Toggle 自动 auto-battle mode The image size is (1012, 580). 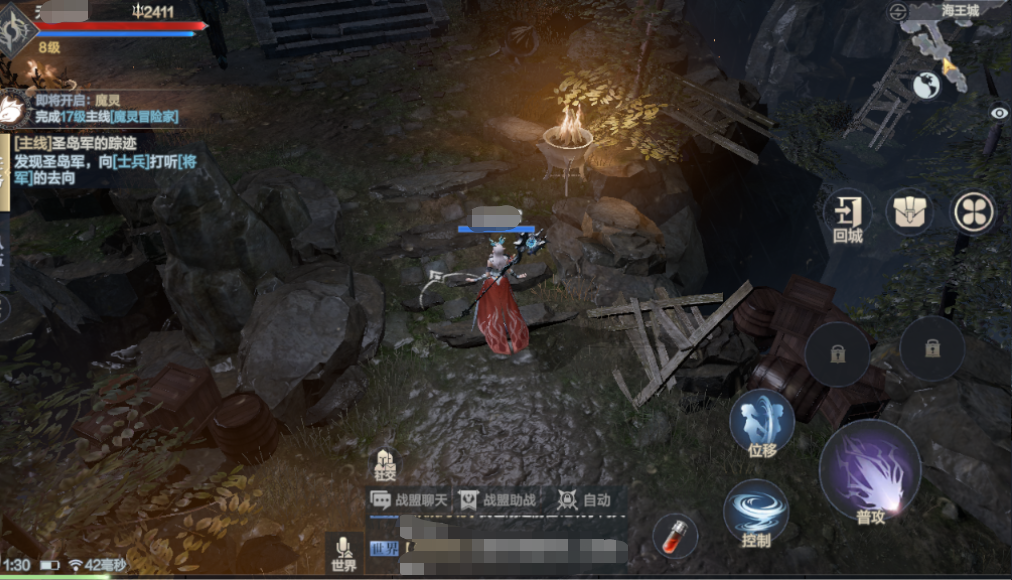pyautogui.click(x=584, y=500)
